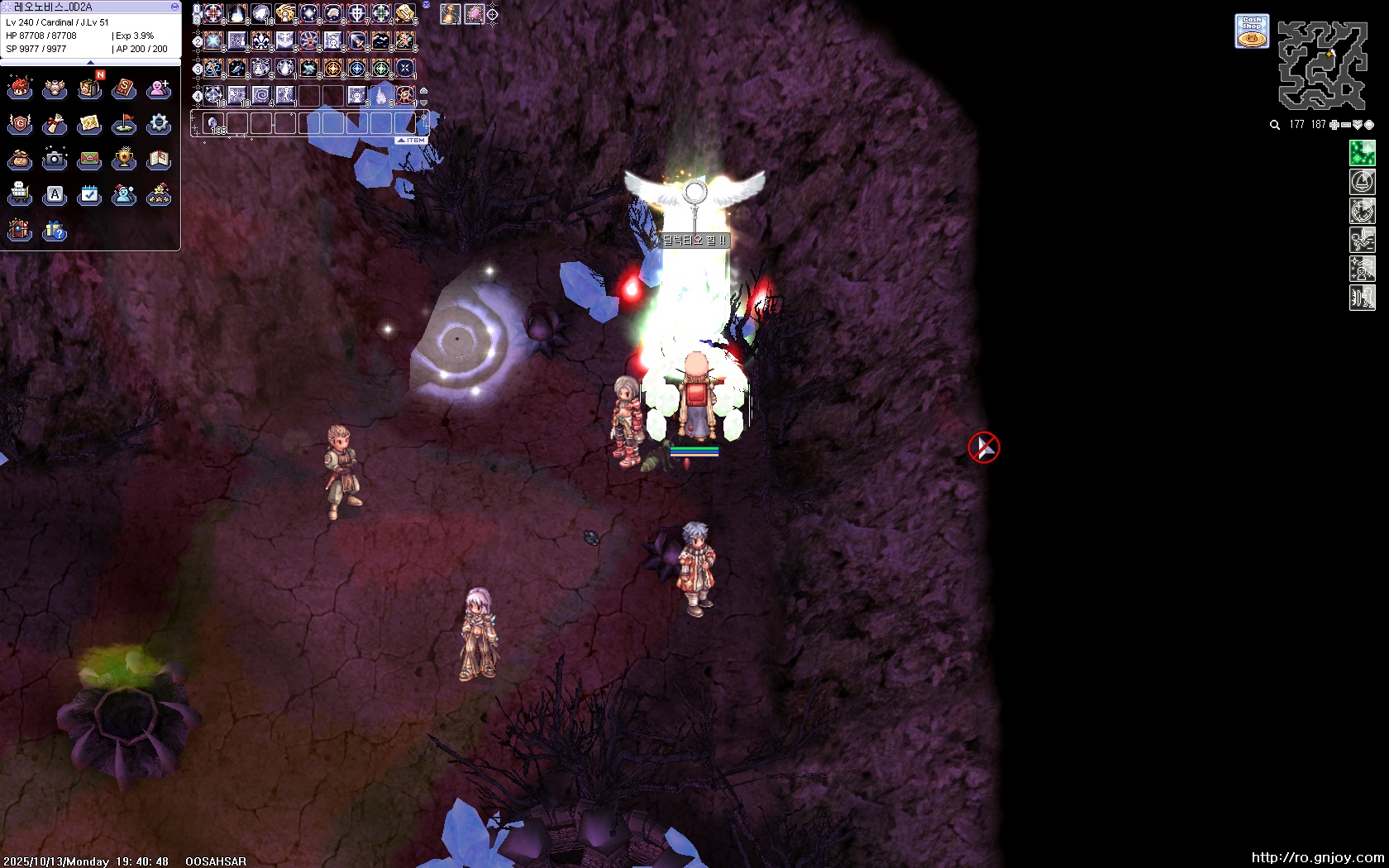
Task: Zoom in the minimap with plus button
Action: [1334, 125]
